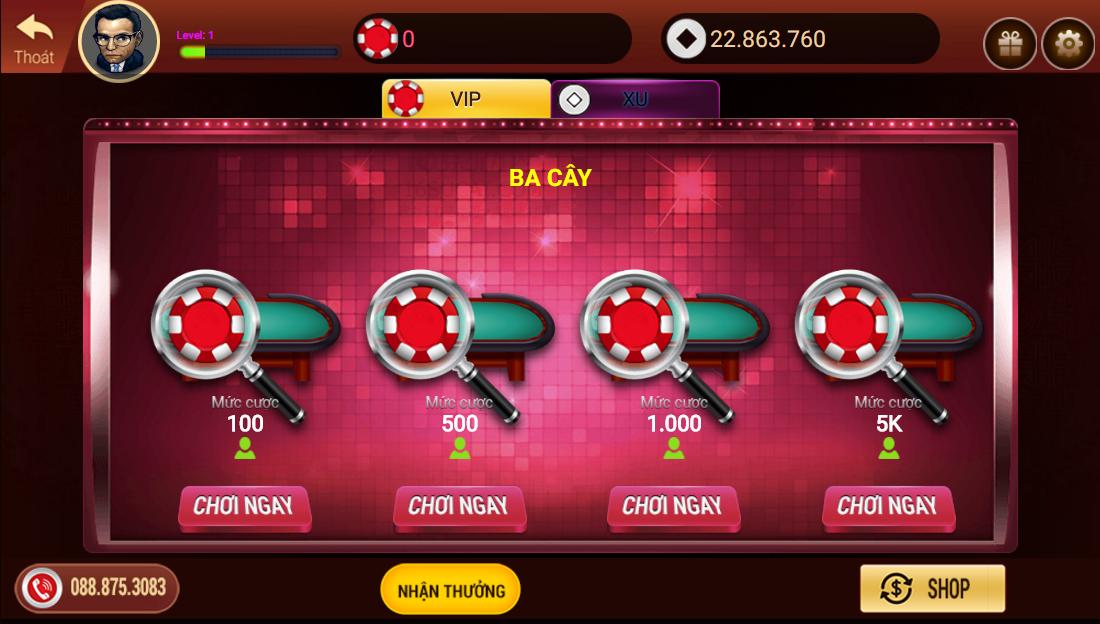Open the gear settings menu
Image resolution: width=1100 pixels, height=624 pixels.
(x=1068, y=44)
